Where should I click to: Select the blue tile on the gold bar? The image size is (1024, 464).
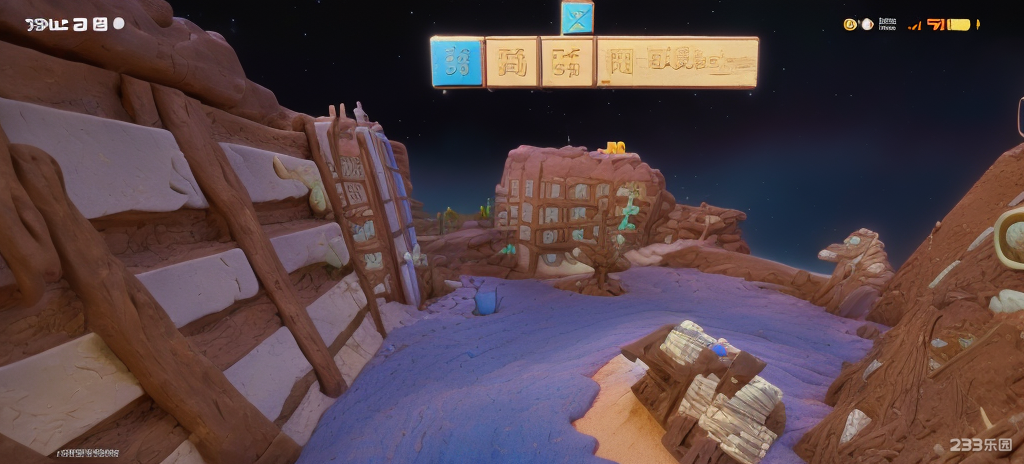point(457,63)
